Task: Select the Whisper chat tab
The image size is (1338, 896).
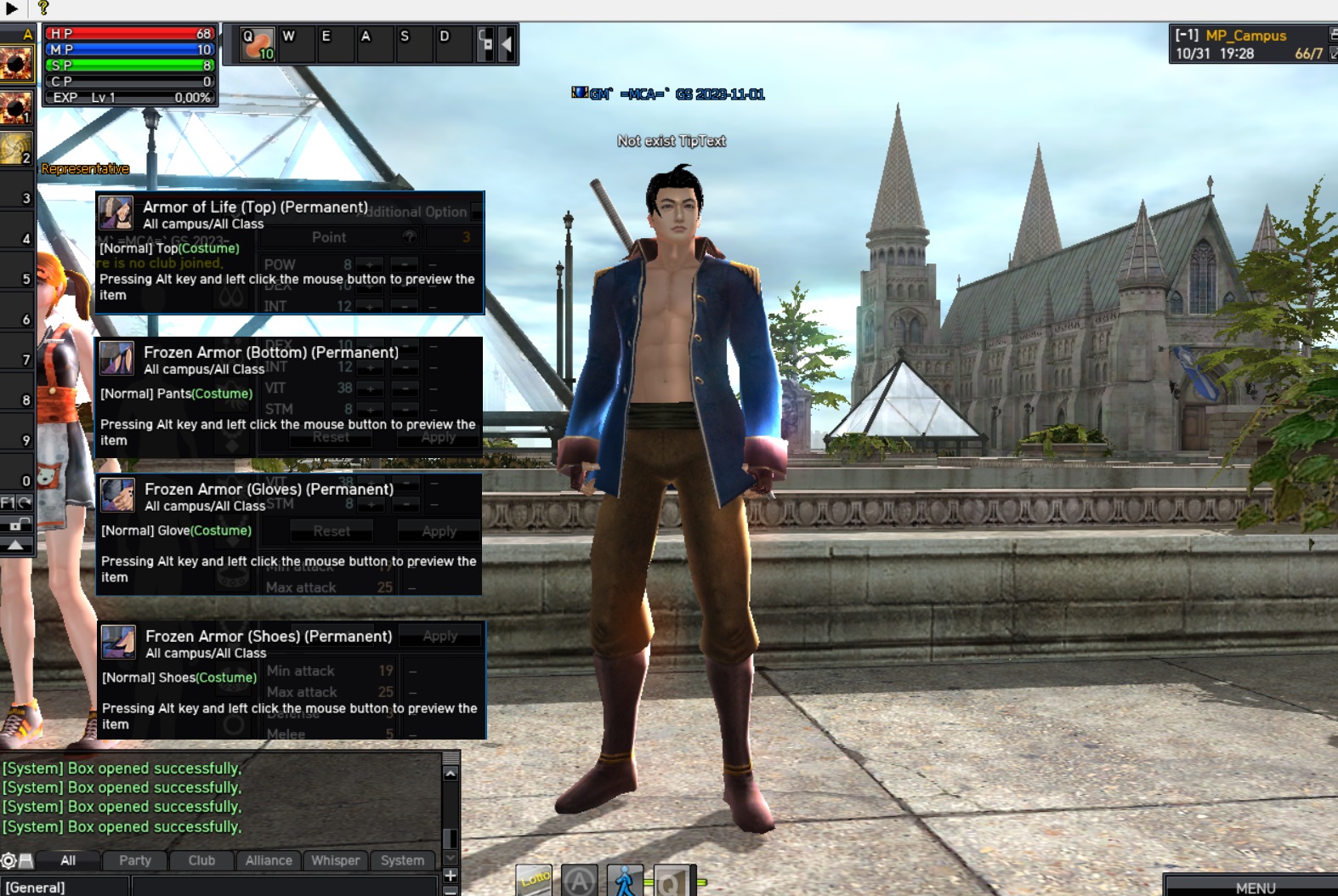Action: click(335, 860)
